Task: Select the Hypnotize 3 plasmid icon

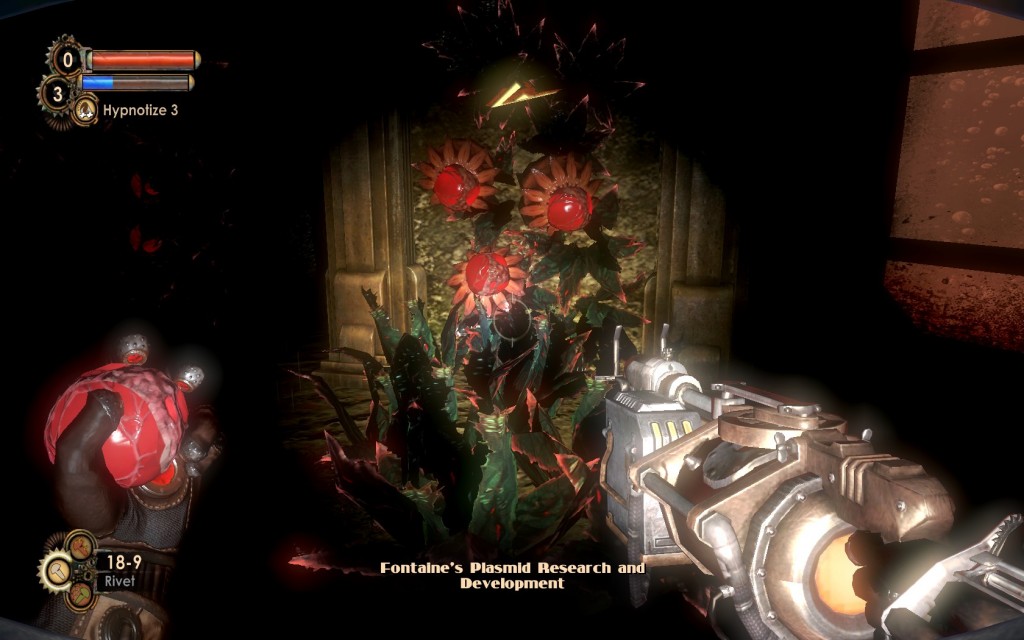Action: point(86,110)
